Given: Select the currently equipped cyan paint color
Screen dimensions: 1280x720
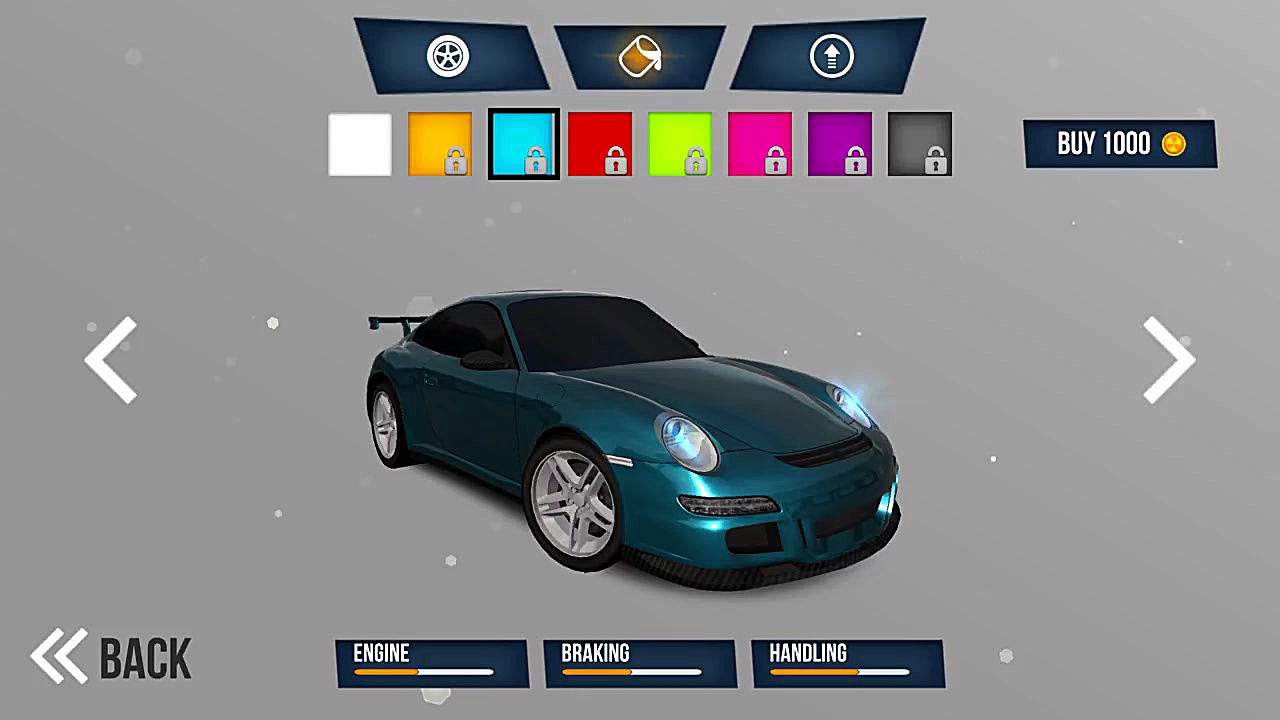Looking at the screenshot, I should coord(523,143).
